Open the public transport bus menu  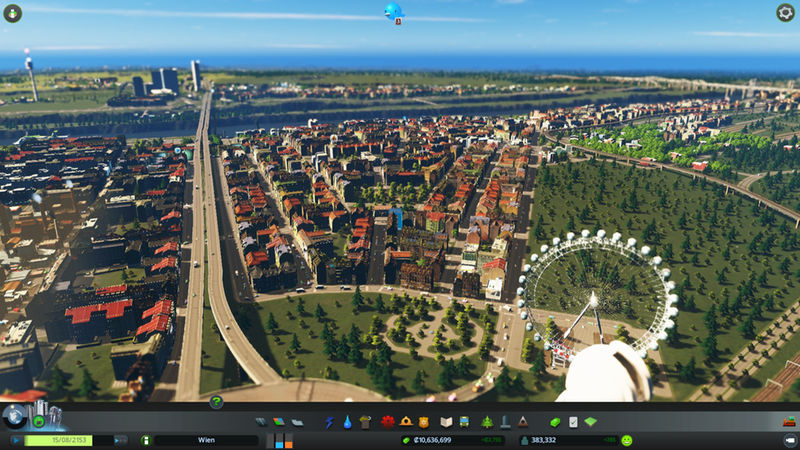pos(464,422)
